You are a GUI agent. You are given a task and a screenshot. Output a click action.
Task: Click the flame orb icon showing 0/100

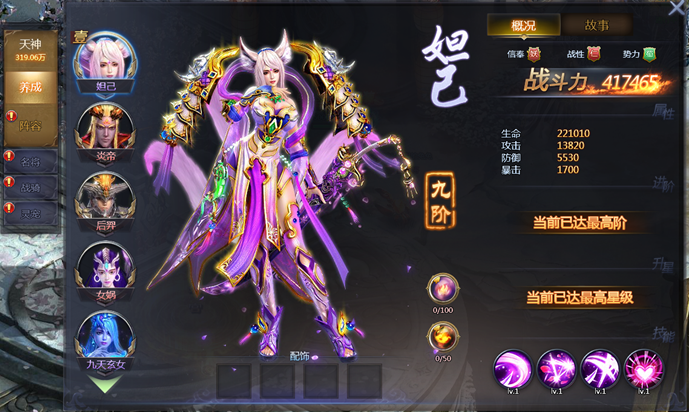point(442,289)
